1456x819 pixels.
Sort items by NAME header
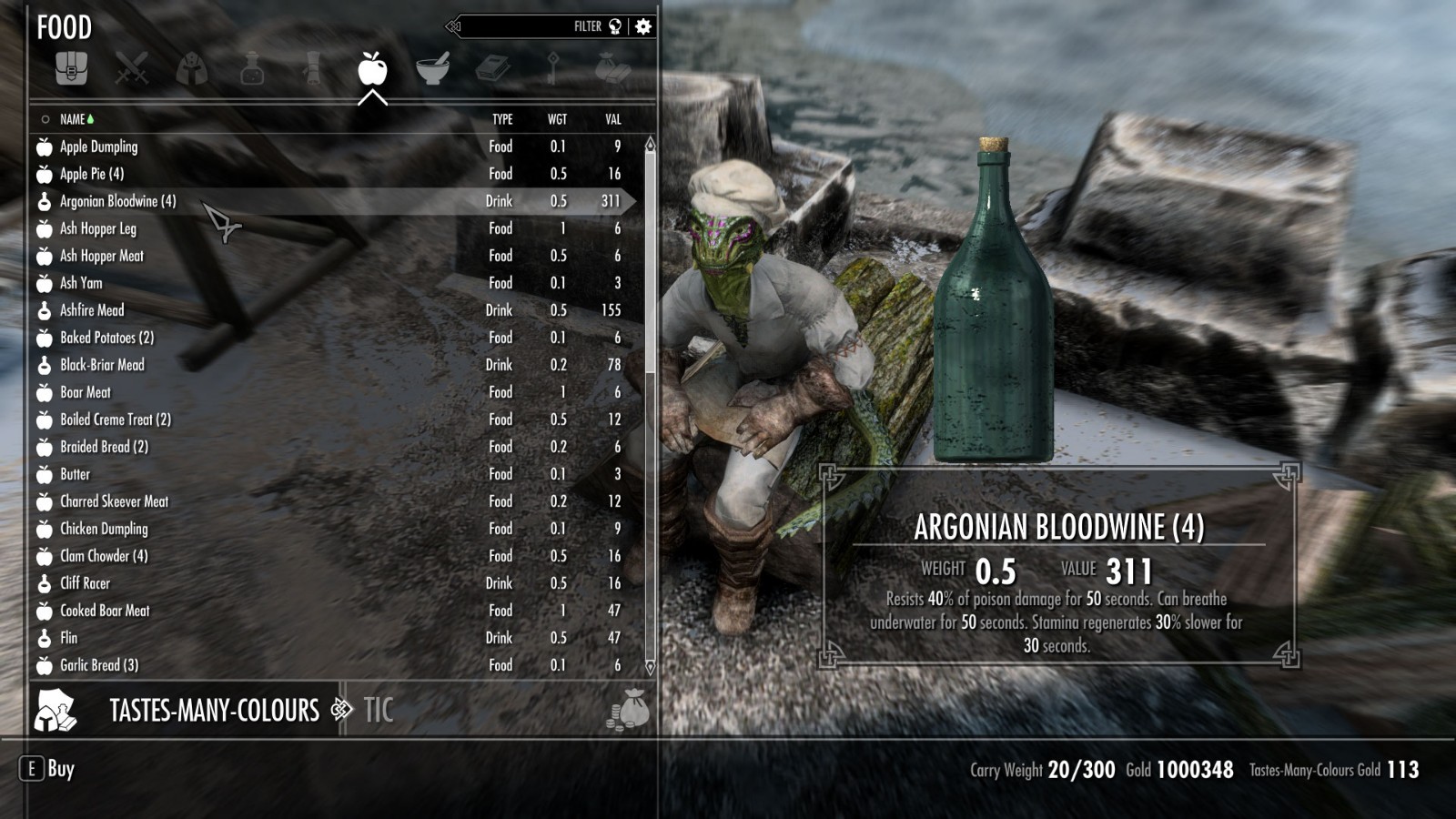[x=73, y=119]
